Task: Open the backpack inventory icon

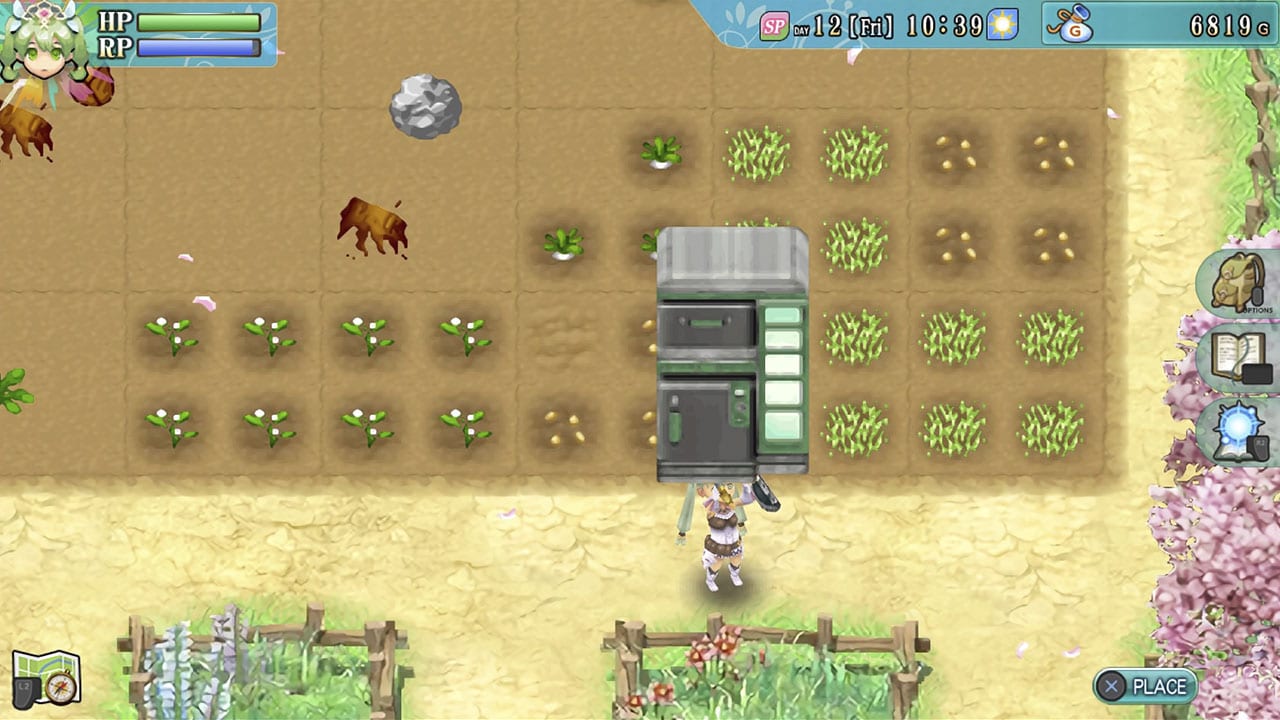Action: 1236,284
